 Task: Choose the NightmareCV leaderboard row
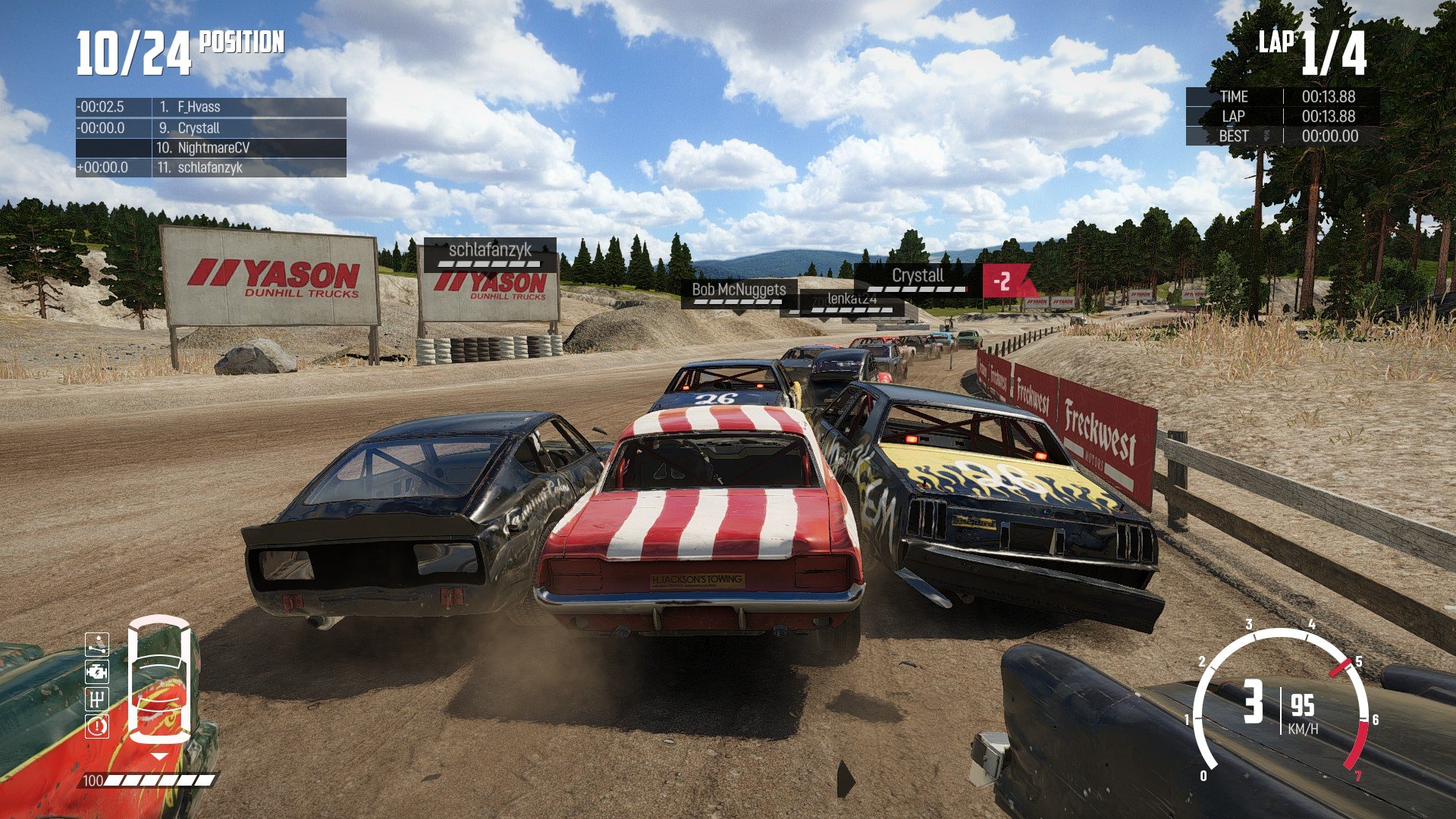211,148
